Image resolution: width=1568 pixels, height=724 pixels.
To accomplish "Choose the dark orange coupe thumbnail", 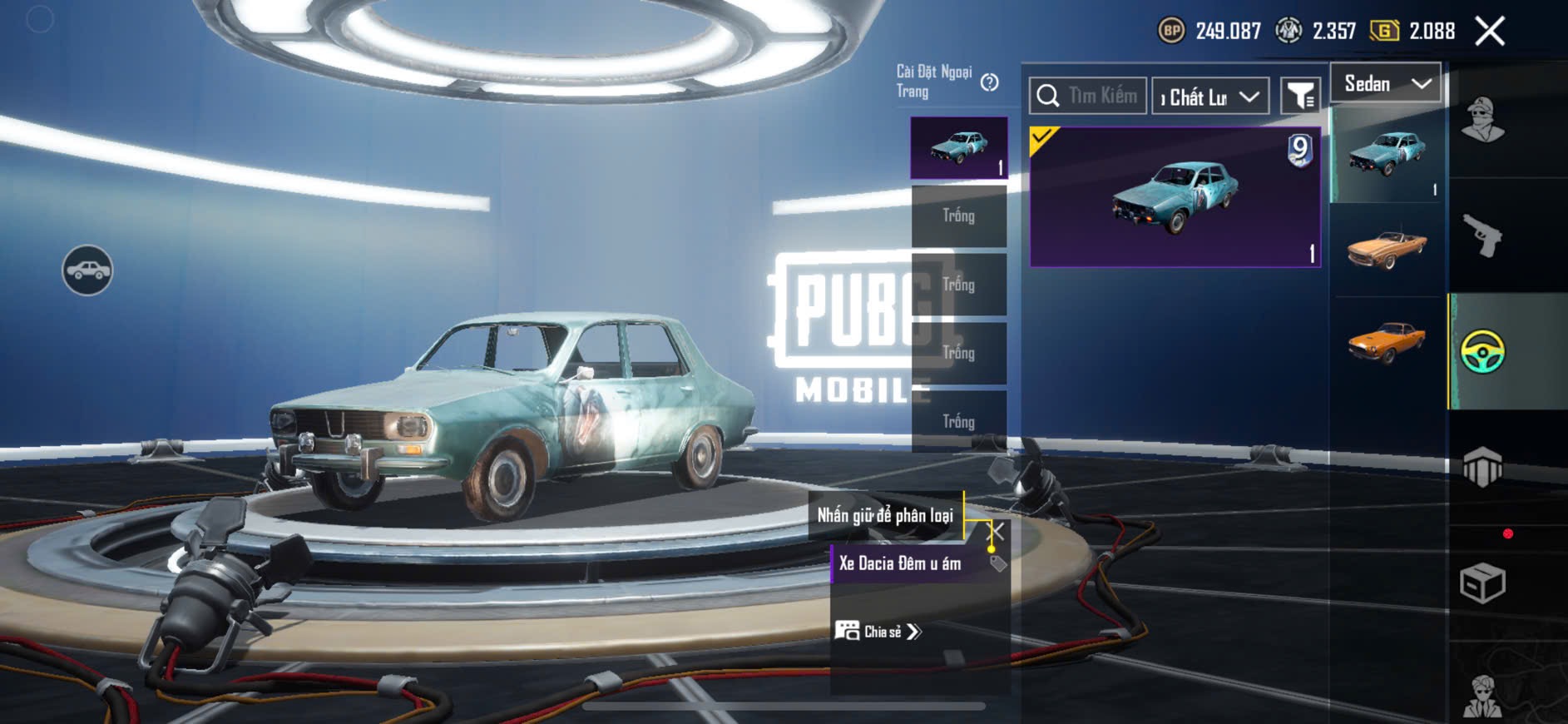I will 1387,341.
